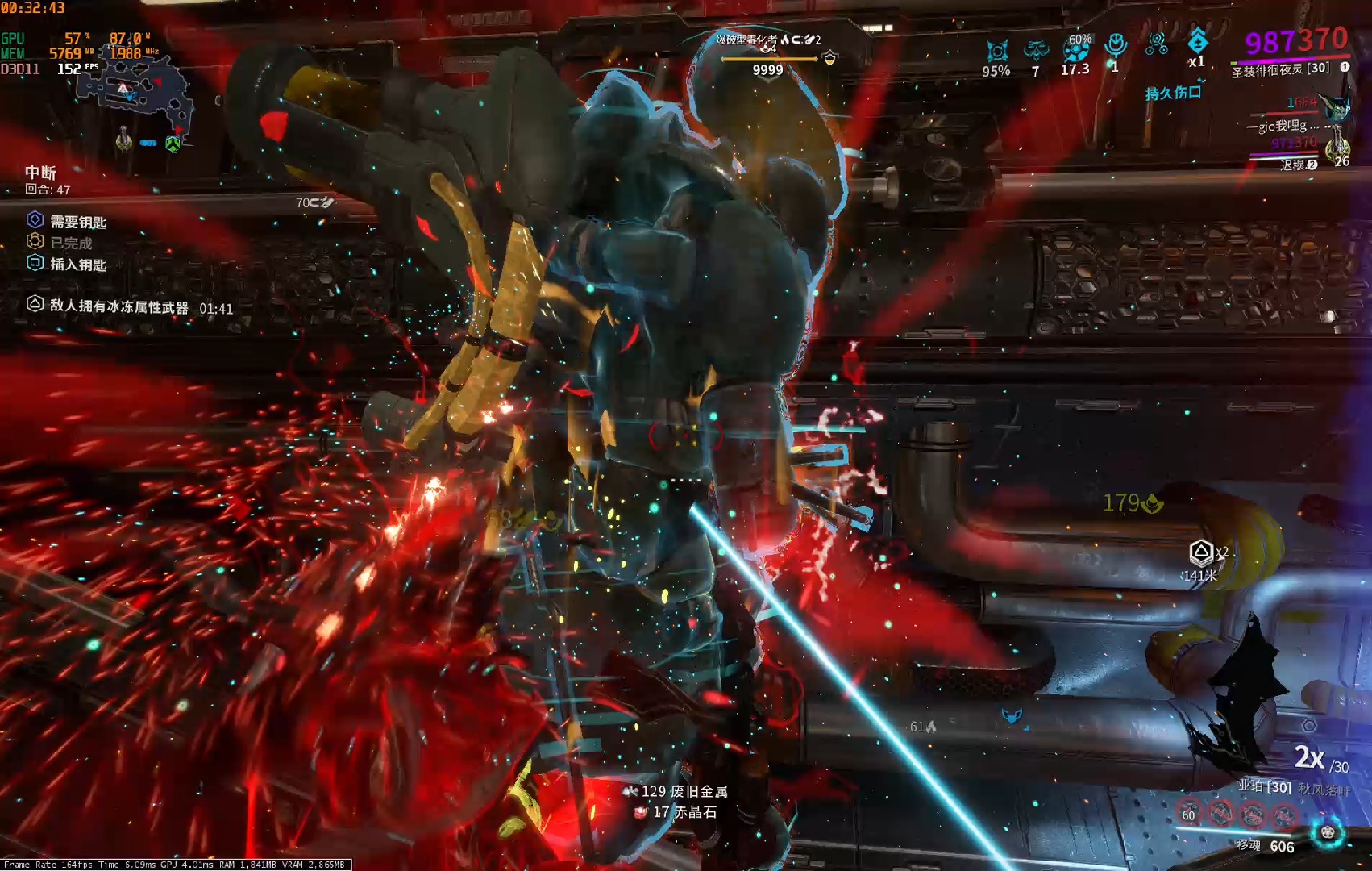Click the 141米 objective waypoint marker
Image resolution: width=1372 pixels, height=871 pixels.
point(1201,553)
